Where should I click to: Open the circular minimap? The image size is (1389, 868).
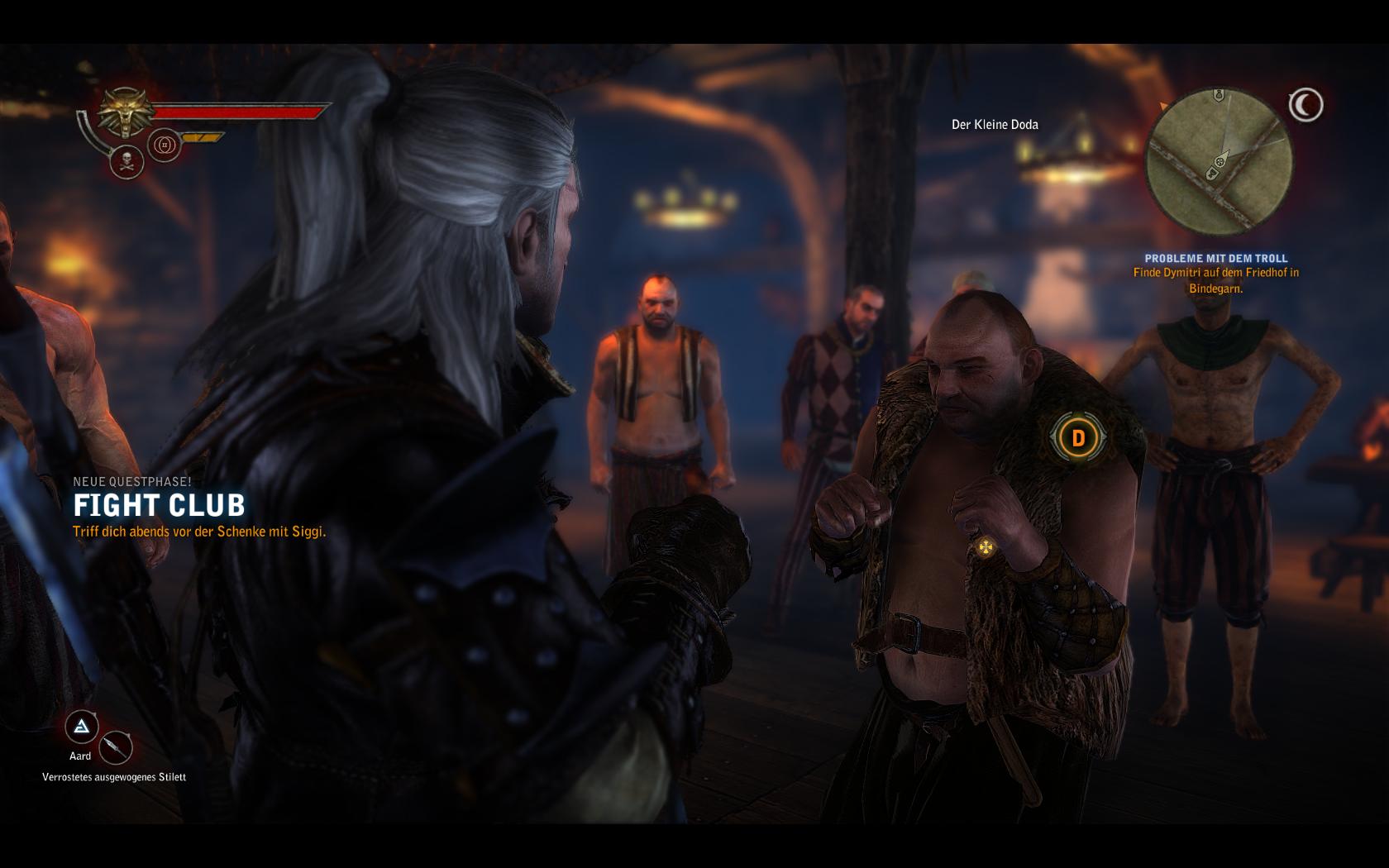(1219, 162)
